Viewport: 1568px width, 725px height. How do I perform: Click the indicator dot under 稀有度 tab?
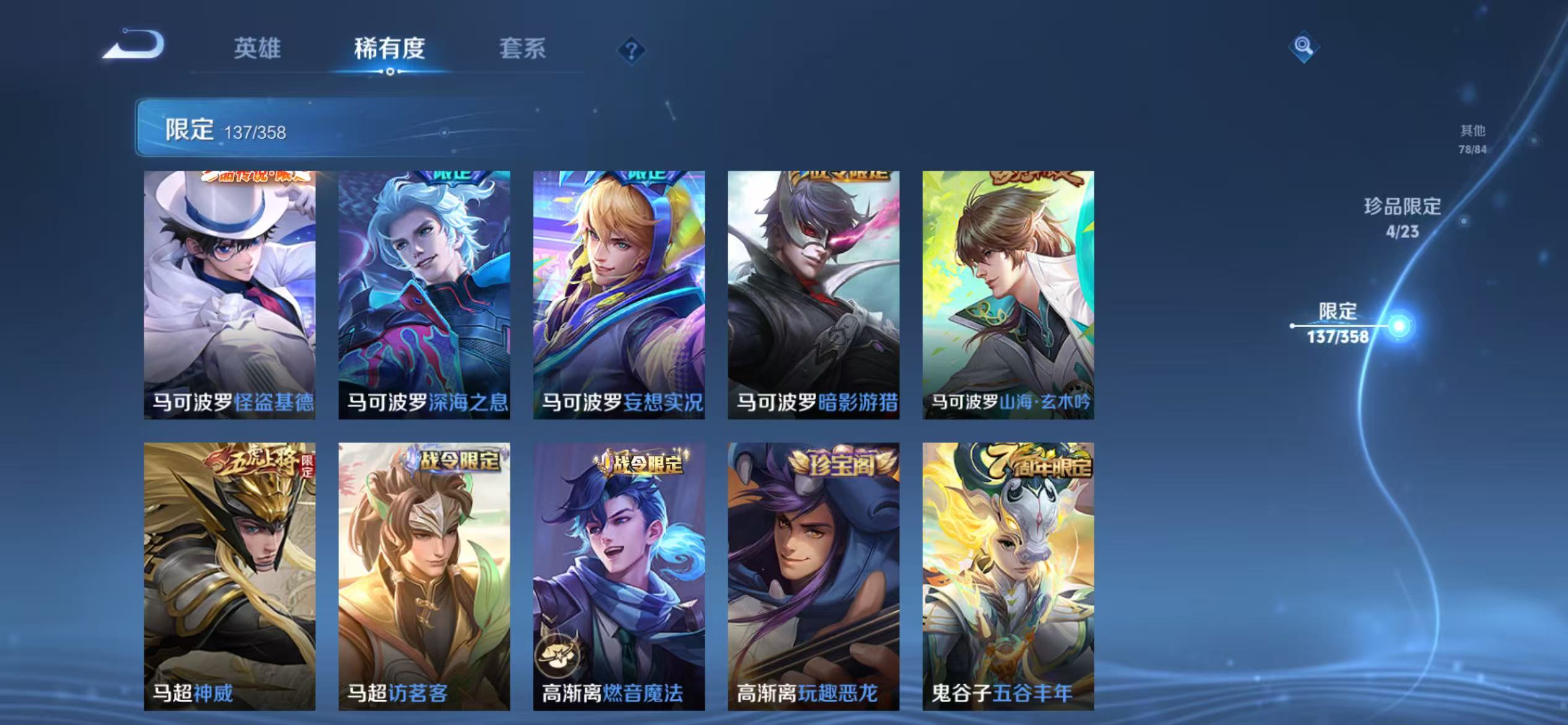tap(389, 71)
